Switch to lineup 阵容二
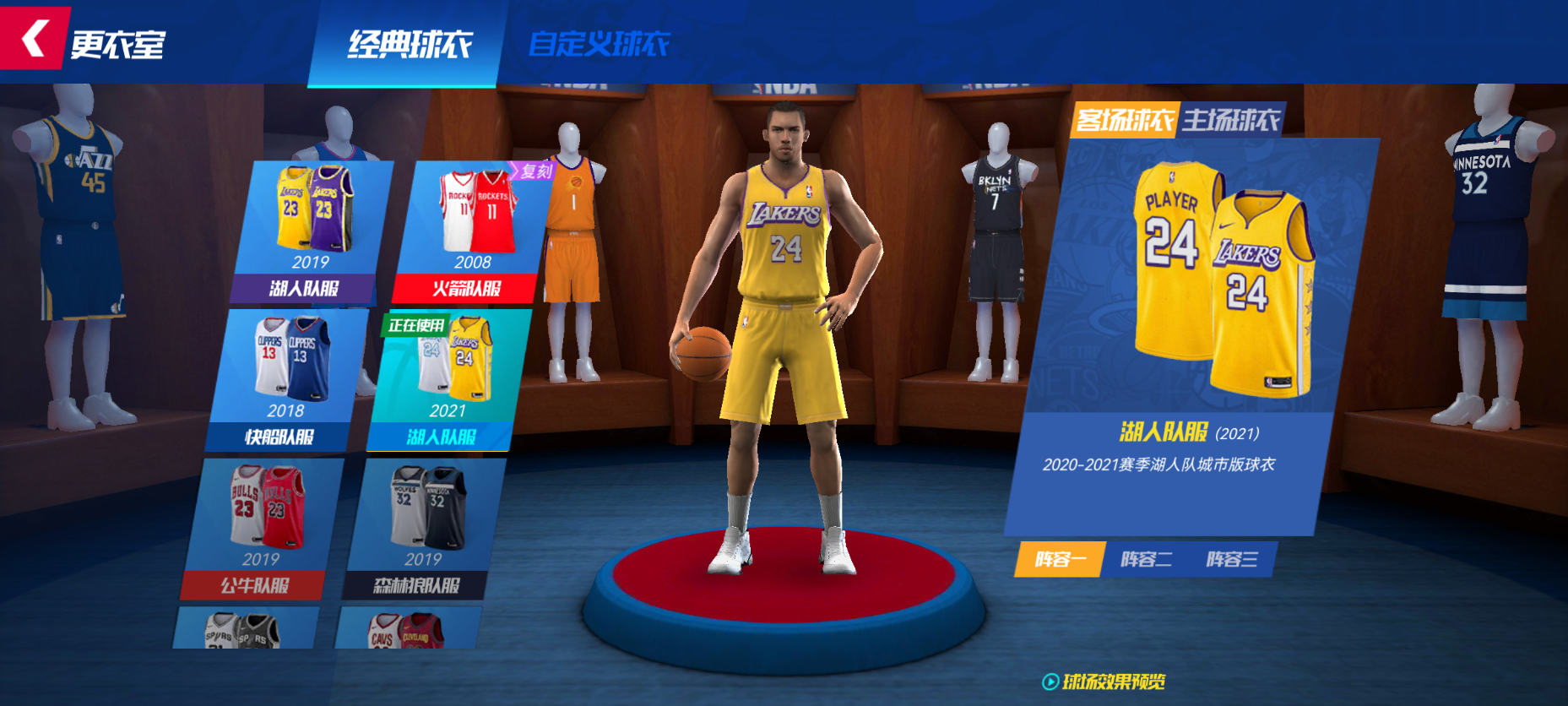Viewport: 1568px width, 706px height. (x=1146, y=559)
